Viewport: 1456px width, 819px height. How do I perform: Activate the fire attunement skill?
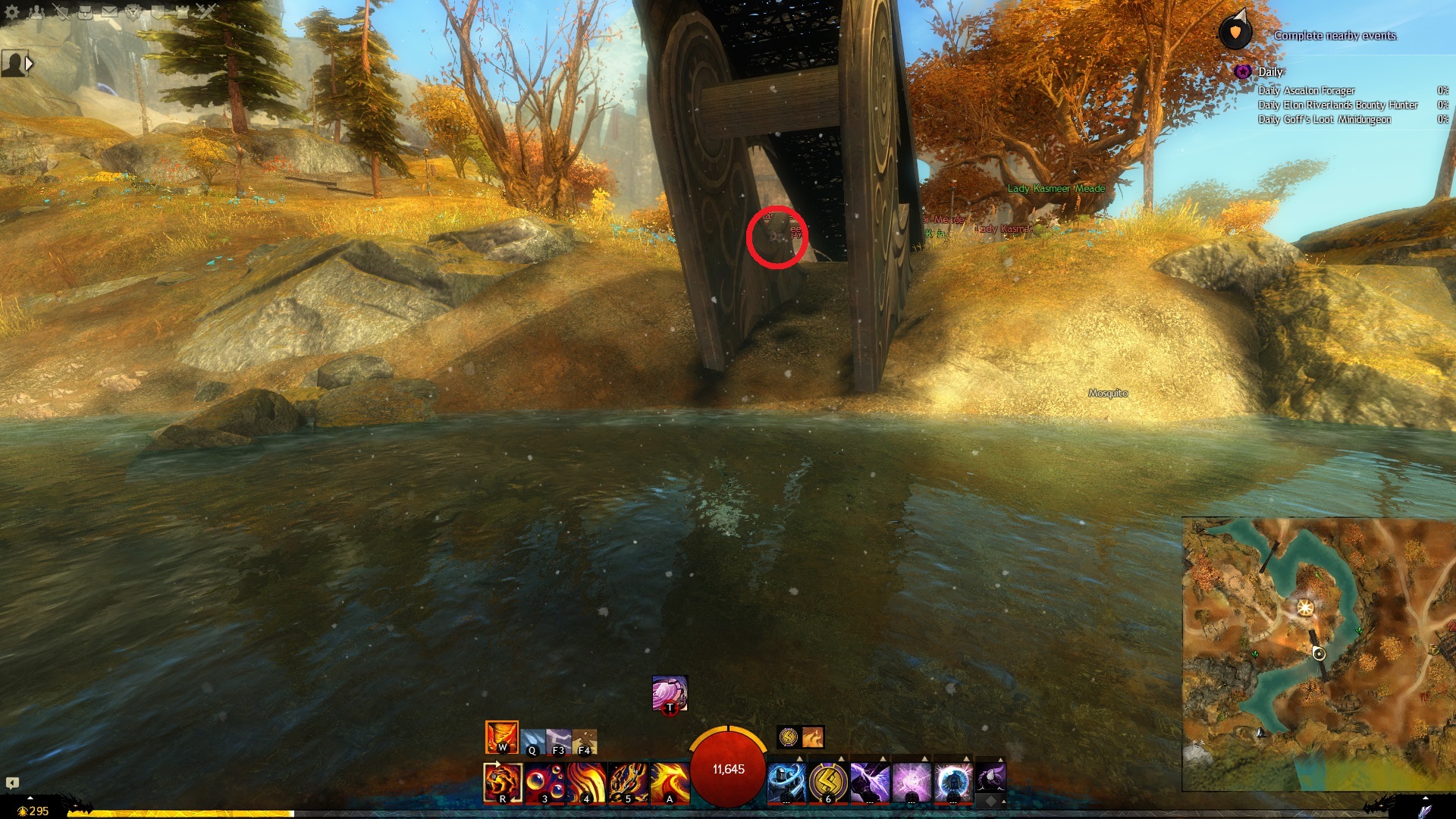point(501,737)
